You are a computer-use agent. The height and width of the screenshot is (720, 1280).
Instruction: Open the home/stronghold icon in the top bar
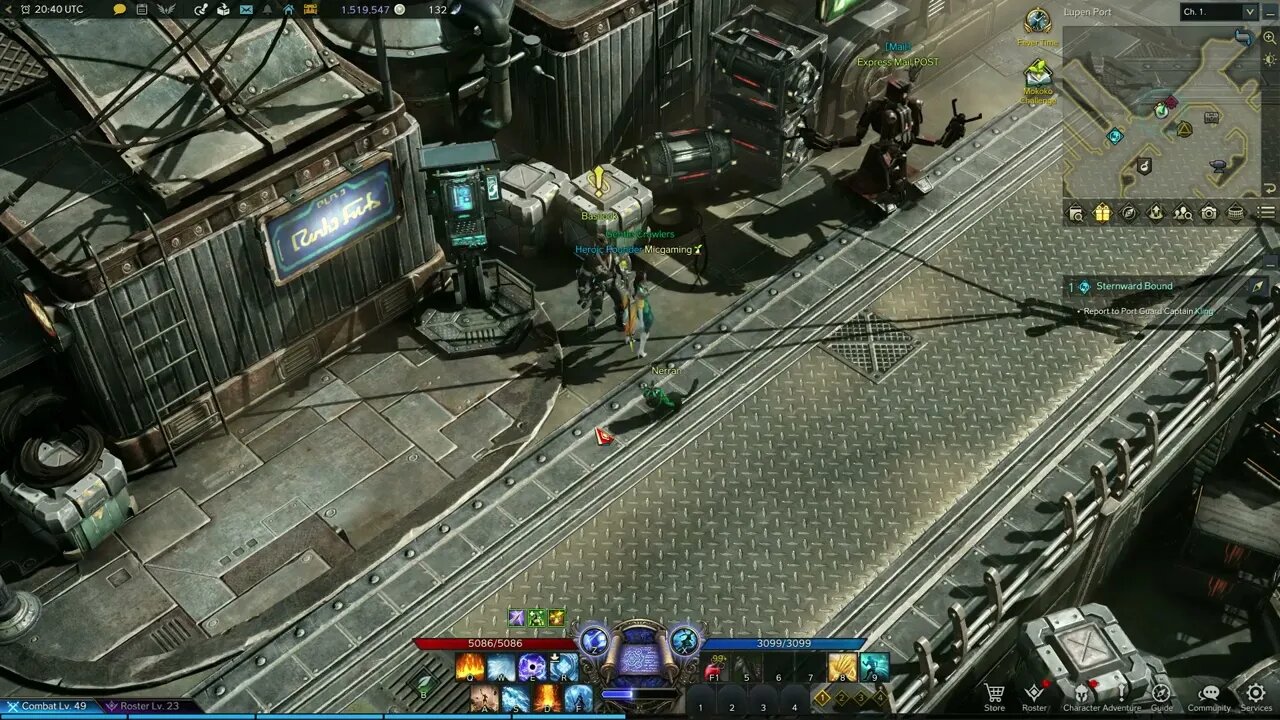pyautogui.click(x=290, y=11)
